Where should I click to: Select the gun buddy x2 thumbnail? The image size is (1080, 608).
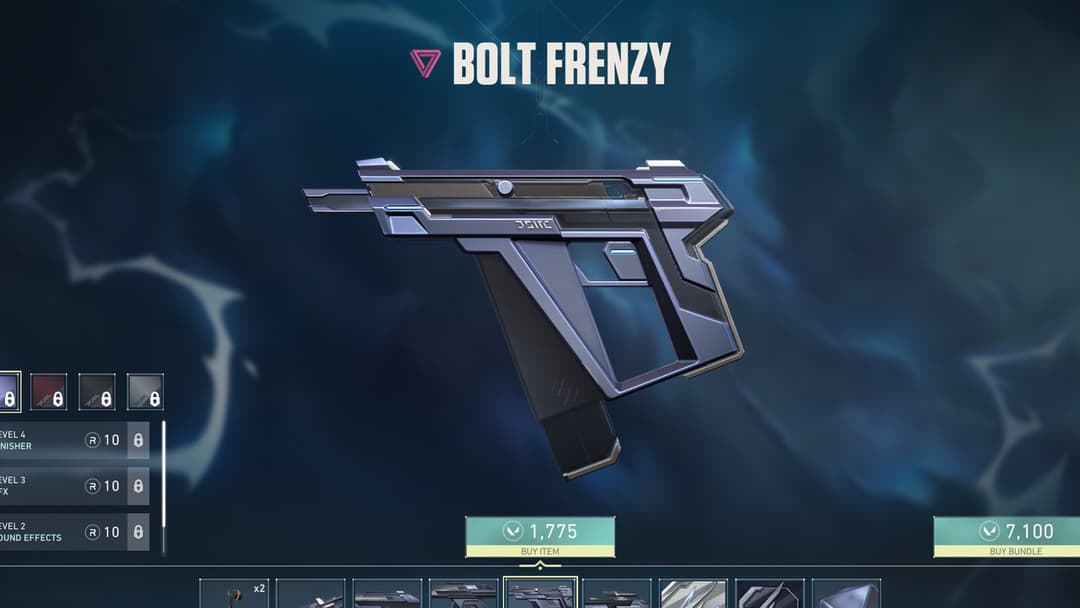pos(234,593)
